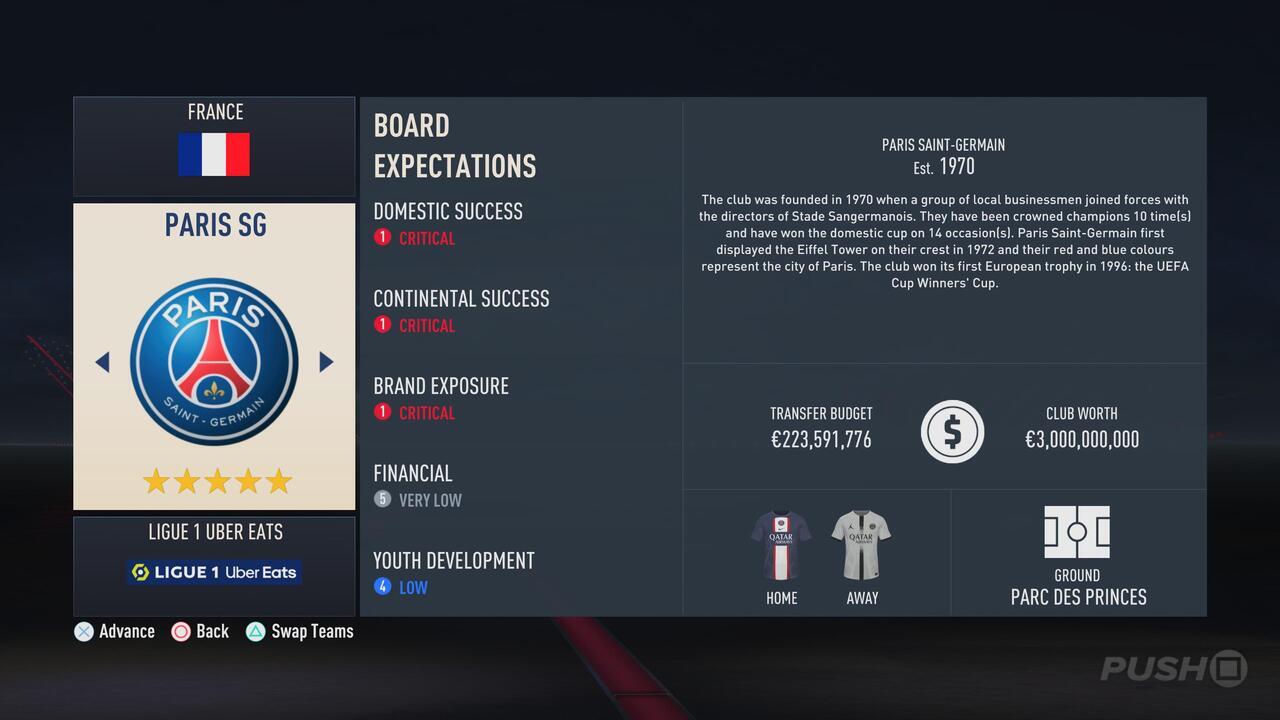Click the Ligue 1 Uber Eats logo
This screenshot has height=720, width=1280.
[213, 571]
